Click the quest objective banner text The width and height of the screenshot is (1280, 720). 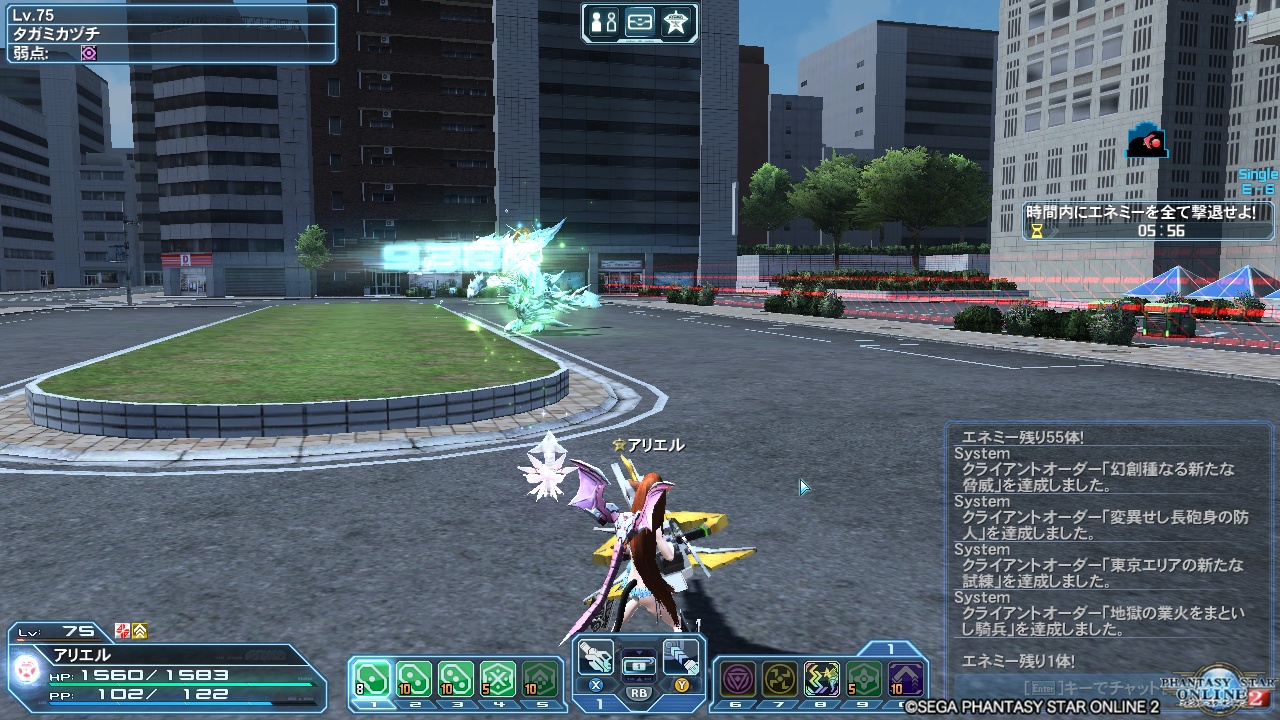click(1142, 212)
